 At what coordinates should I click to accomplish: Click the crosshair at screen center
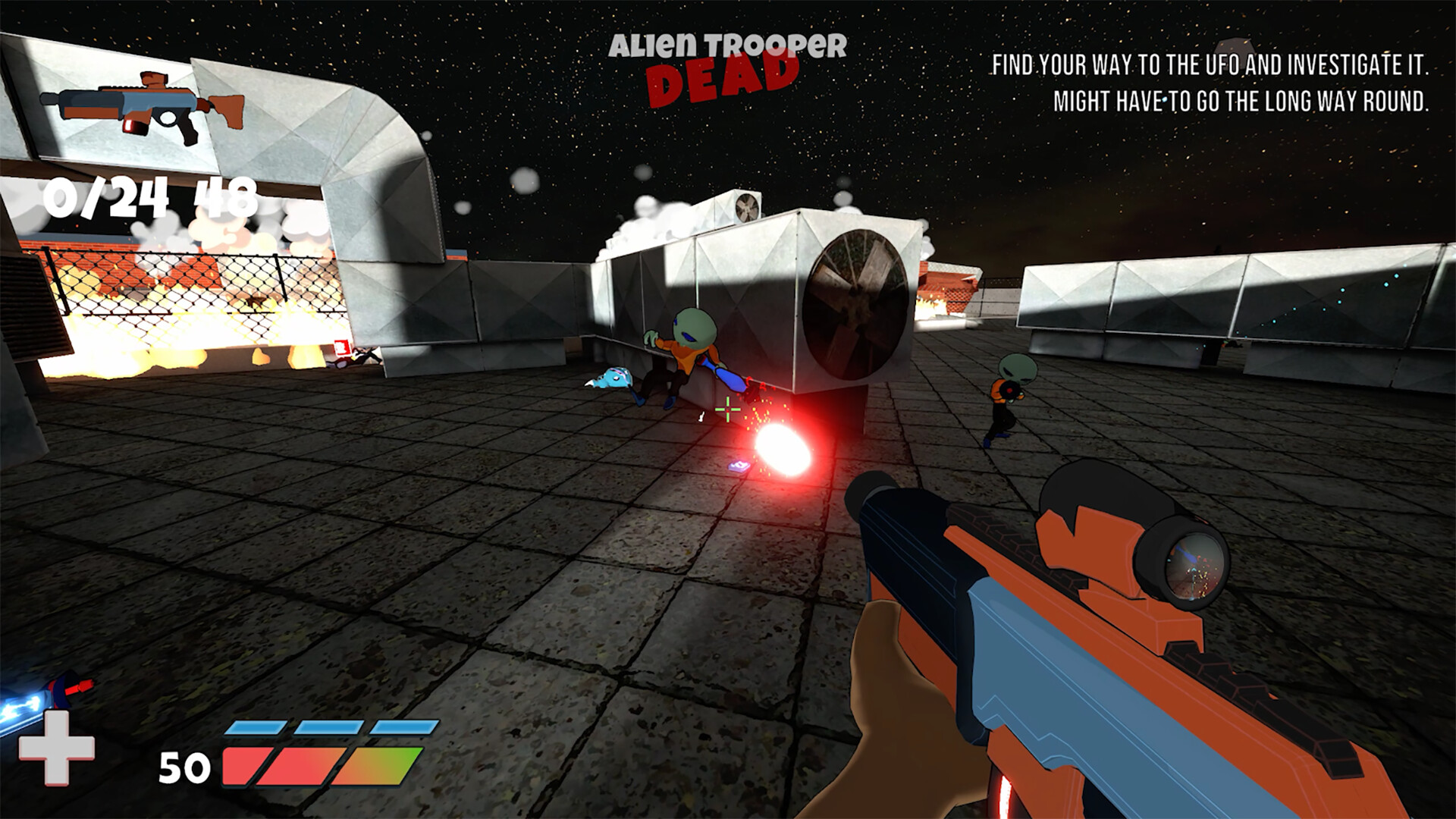[x=726, y=410]
